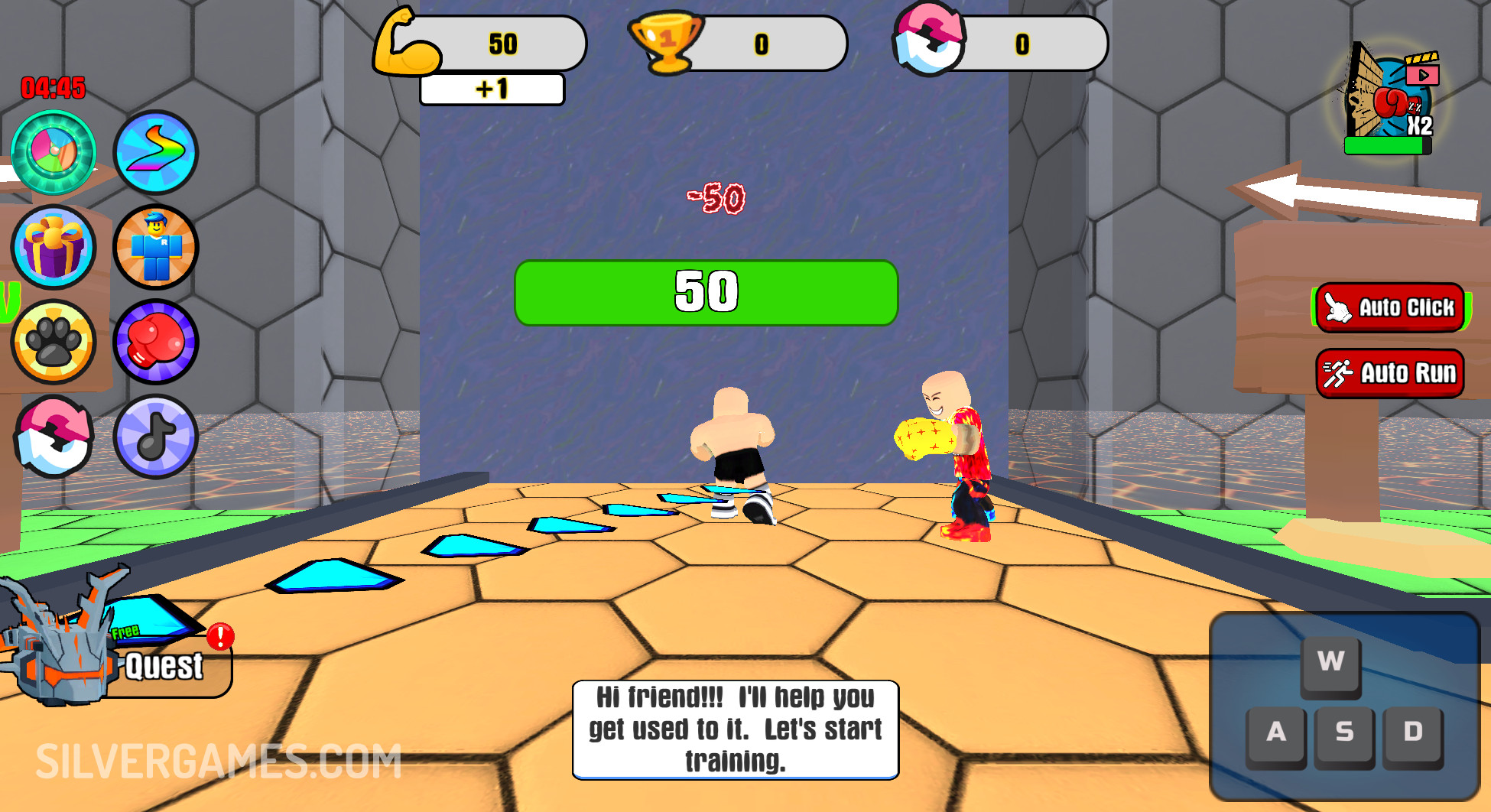Screen dimensions: 1491x812
Task: Open the gift box rewards
Action: tap(54, 247)
